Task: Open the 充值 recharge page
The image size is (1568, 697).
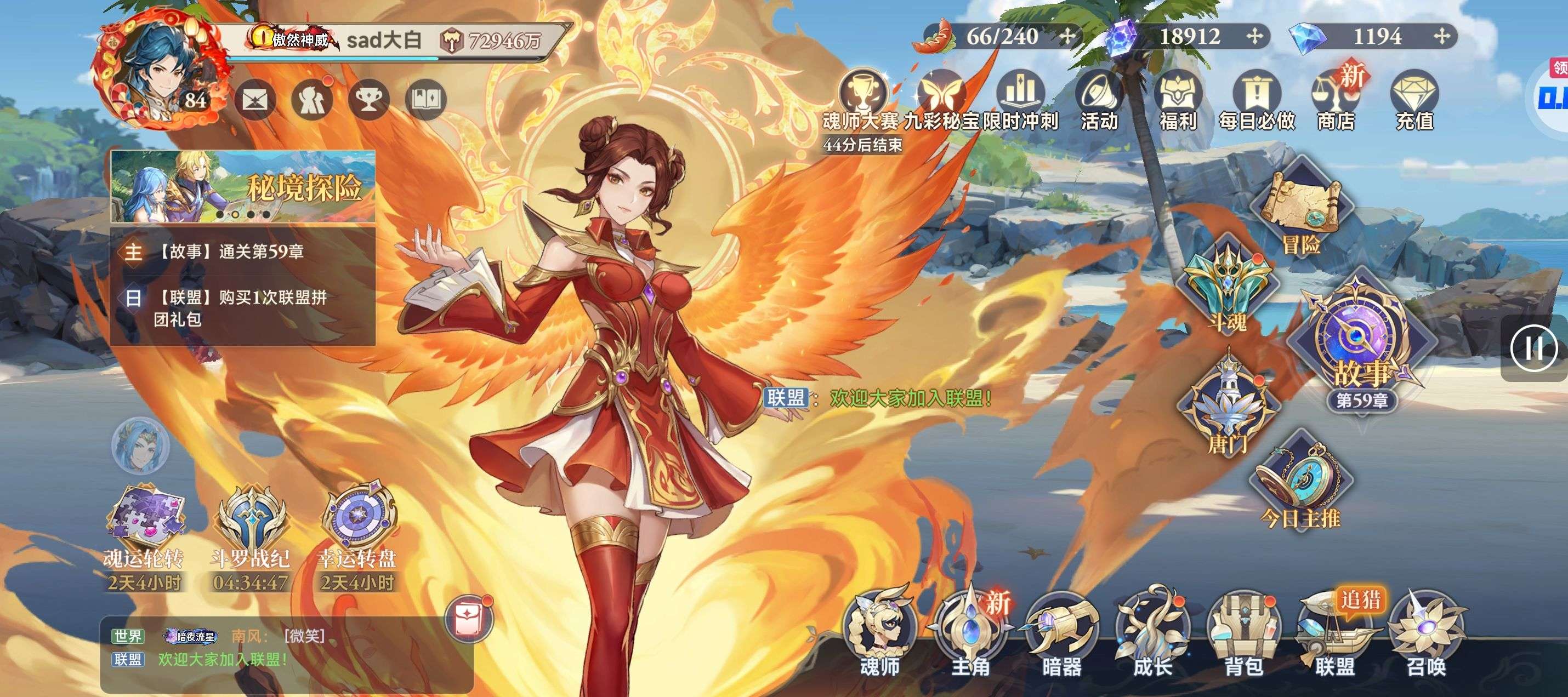Action: [x=1414, y=100]
